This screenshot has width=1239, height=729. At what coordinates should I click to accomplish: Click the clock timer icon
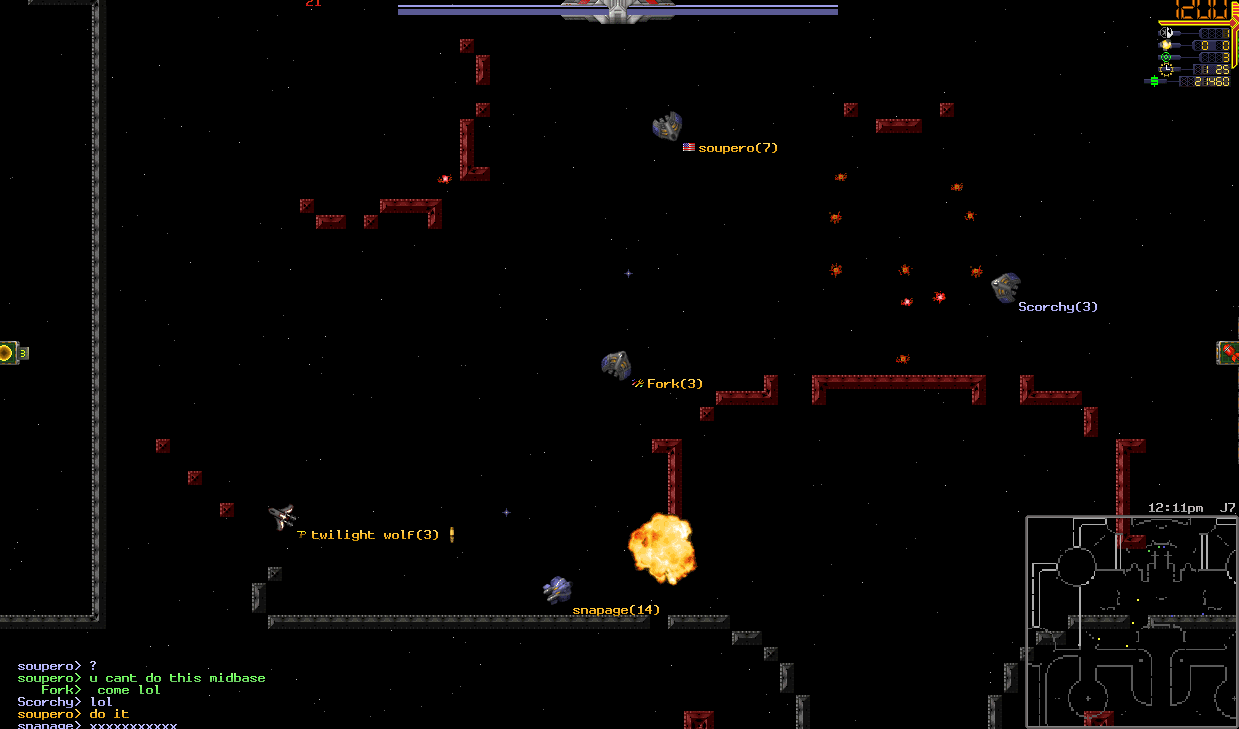tap(1165, 69)
